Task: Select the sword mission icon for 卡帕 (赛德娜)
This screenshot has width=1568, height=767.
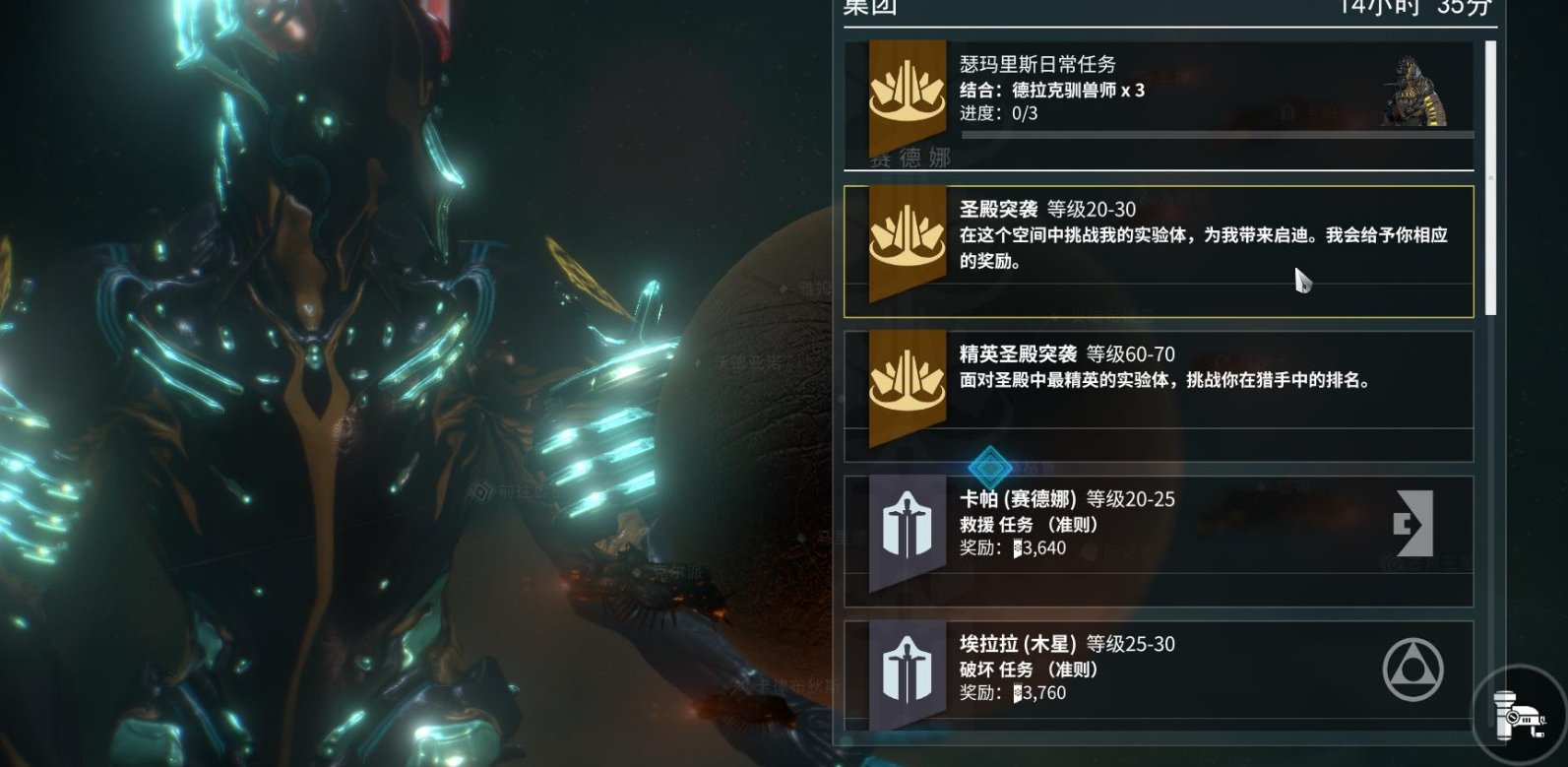Action: point(907,524)
